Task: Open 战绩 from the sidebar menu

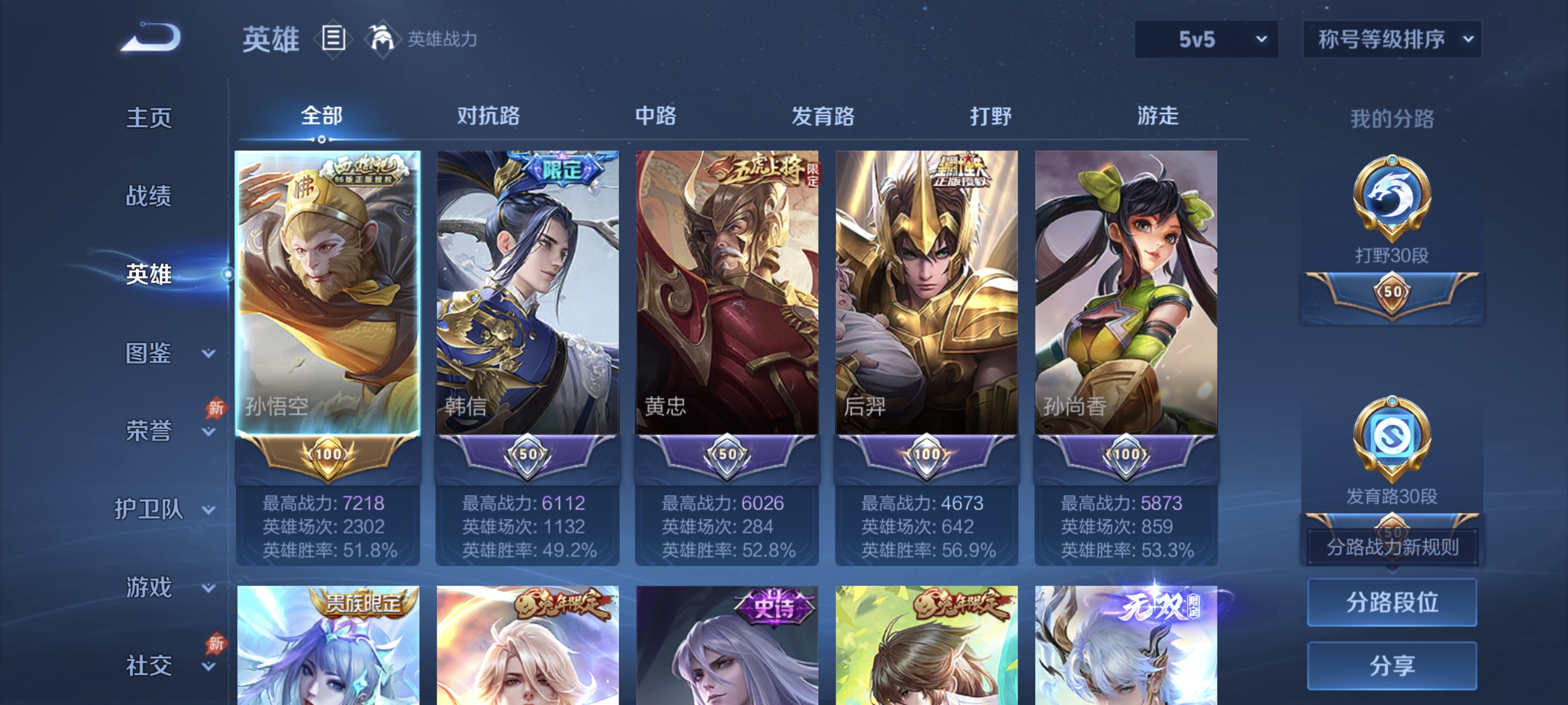Action: pos(148,197)
